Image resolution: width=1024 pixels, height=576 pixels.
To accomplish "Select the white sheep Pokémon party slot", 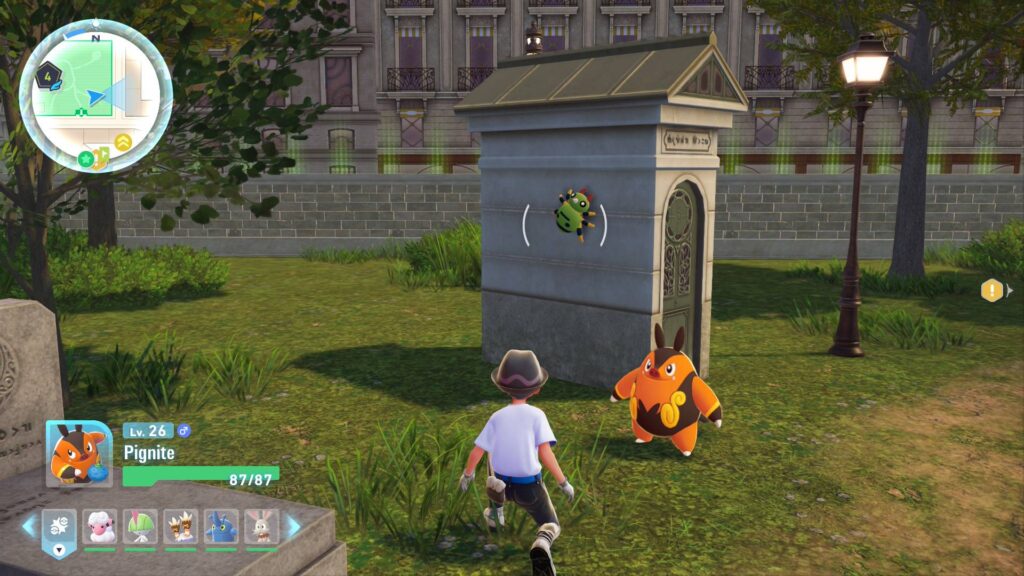I will pyautogui.click(x=100, y=526).
